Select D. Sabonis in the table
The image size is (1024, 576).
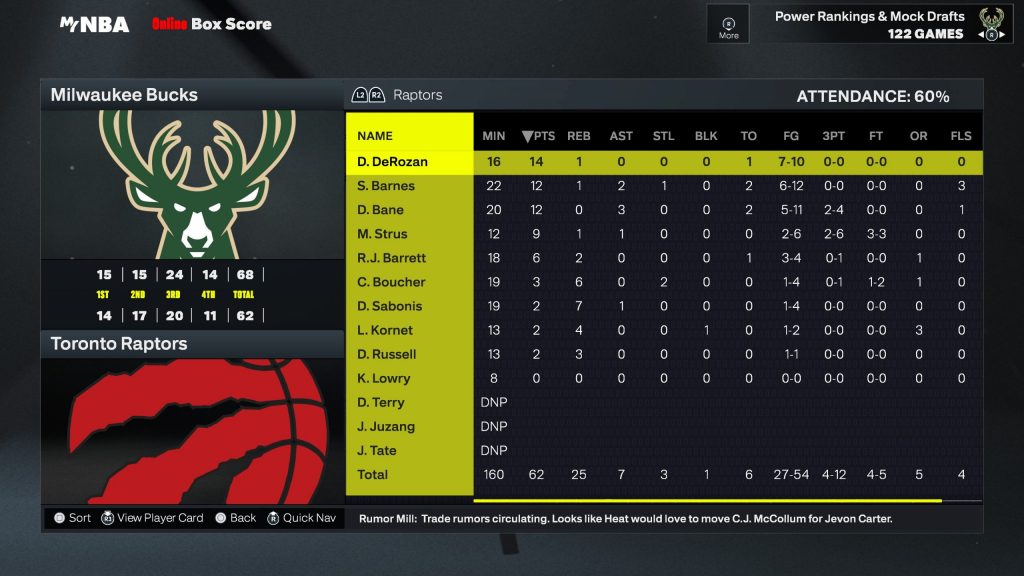[x=389, y=306]
